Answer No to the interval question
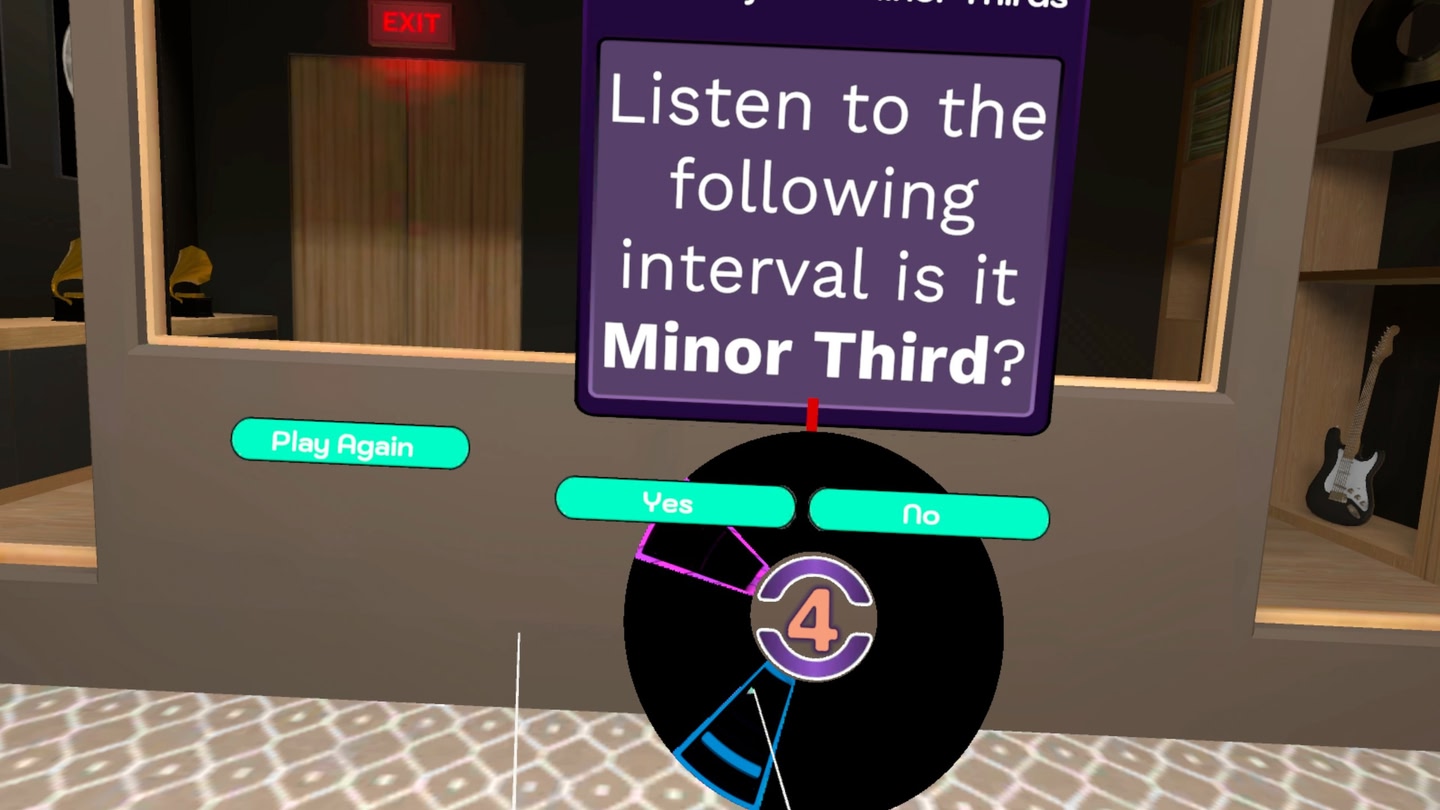The width and height of the screenshot is (1440, 810). 928,515
